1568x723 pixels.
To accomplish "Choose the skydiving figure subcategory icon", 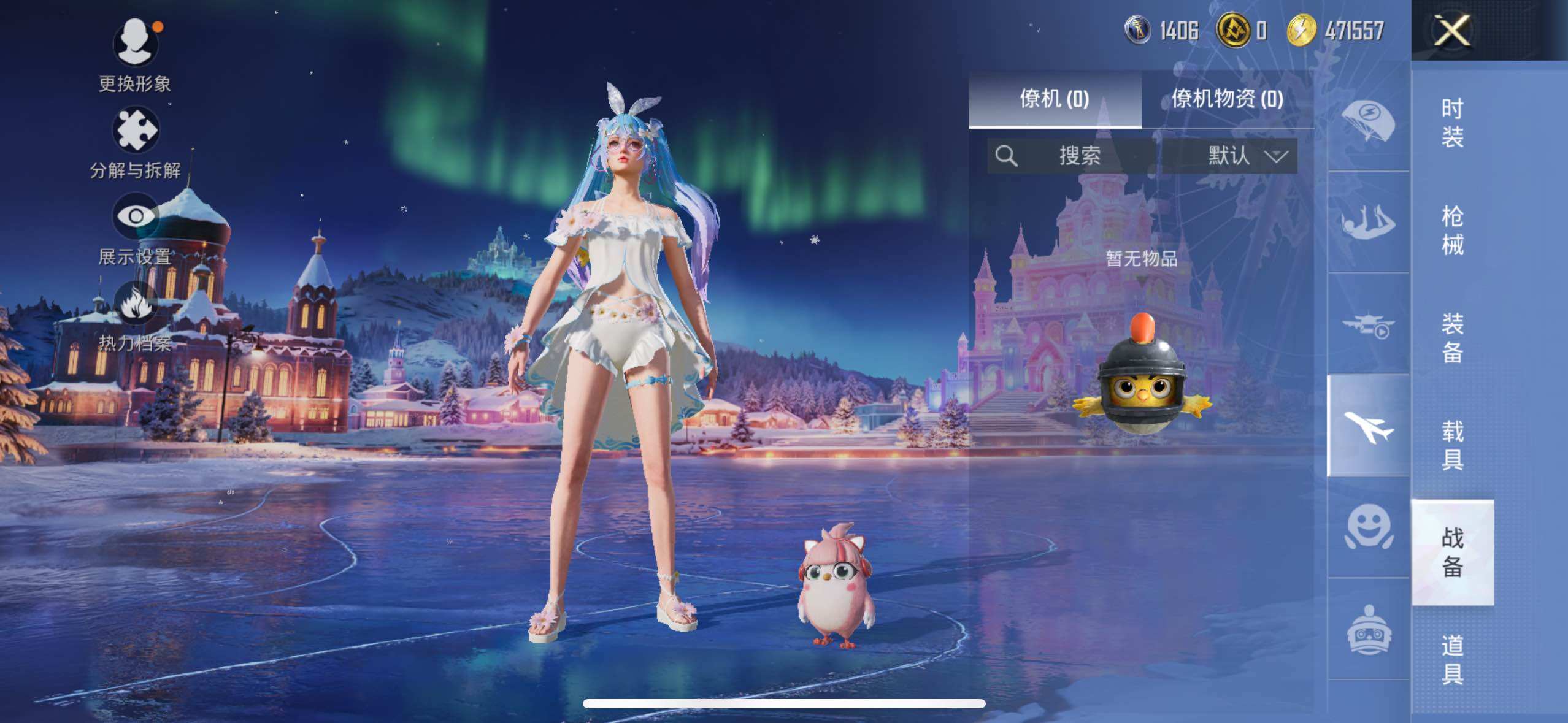I will click(1368, 223).
